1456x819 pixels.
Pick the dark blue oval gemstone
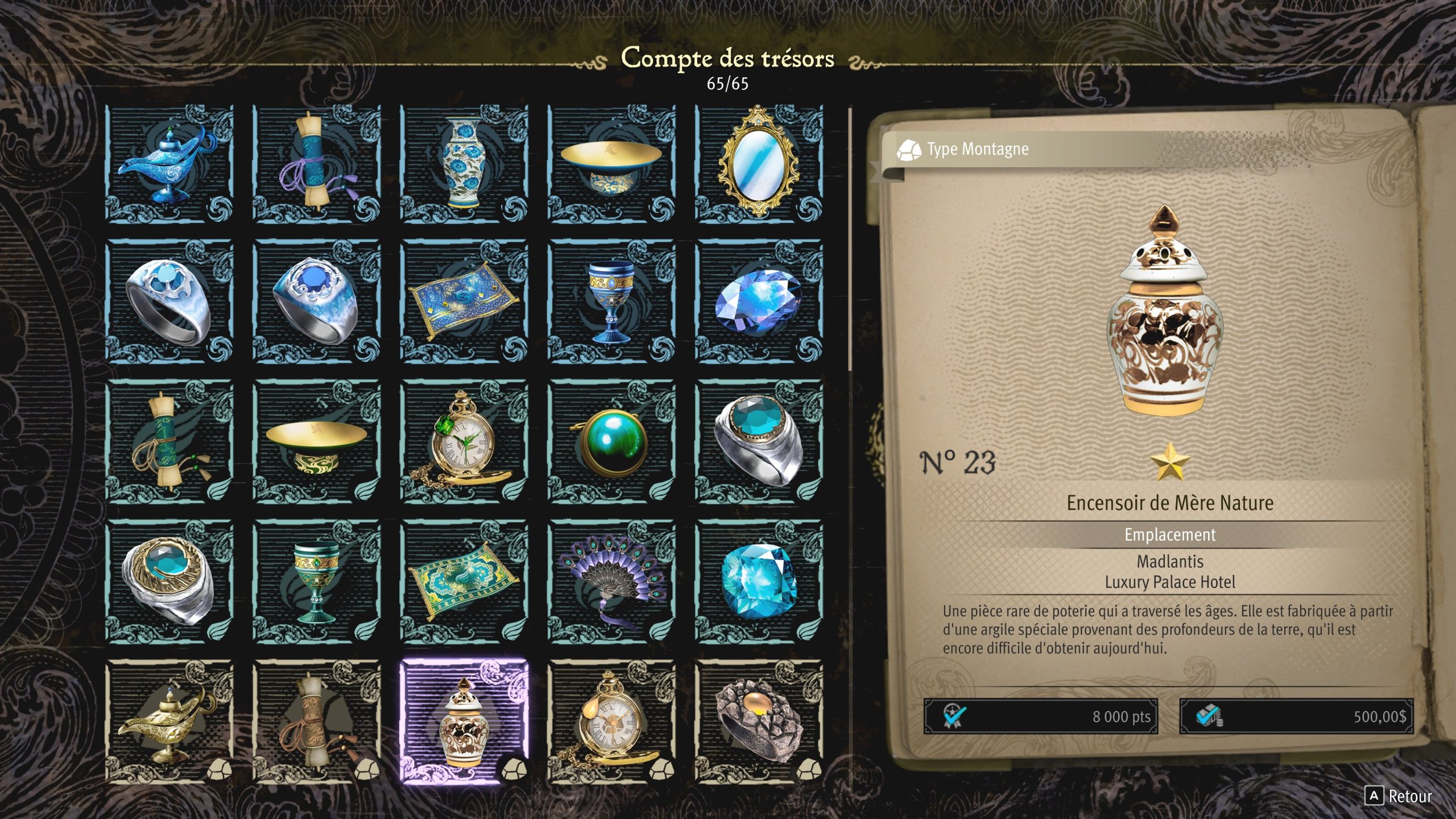click(x=759, y=301)
